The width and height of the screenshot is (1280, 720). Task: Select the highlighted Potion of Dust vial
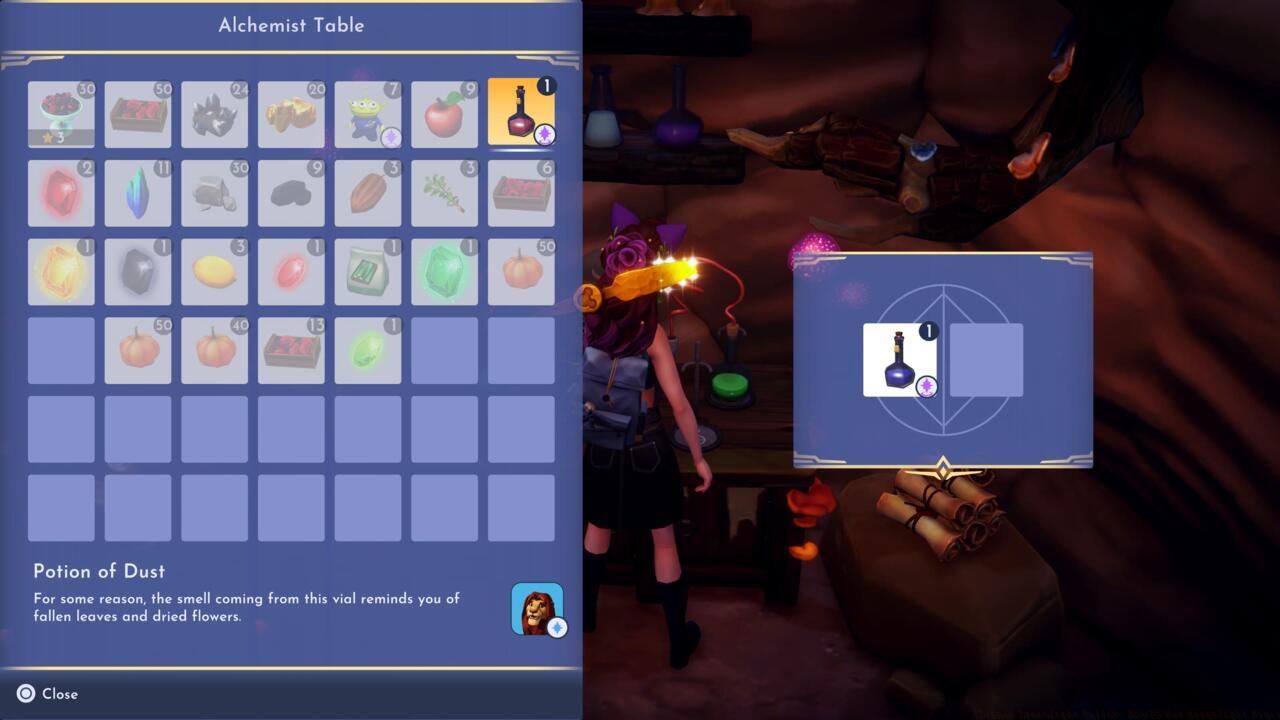[521, 112]
